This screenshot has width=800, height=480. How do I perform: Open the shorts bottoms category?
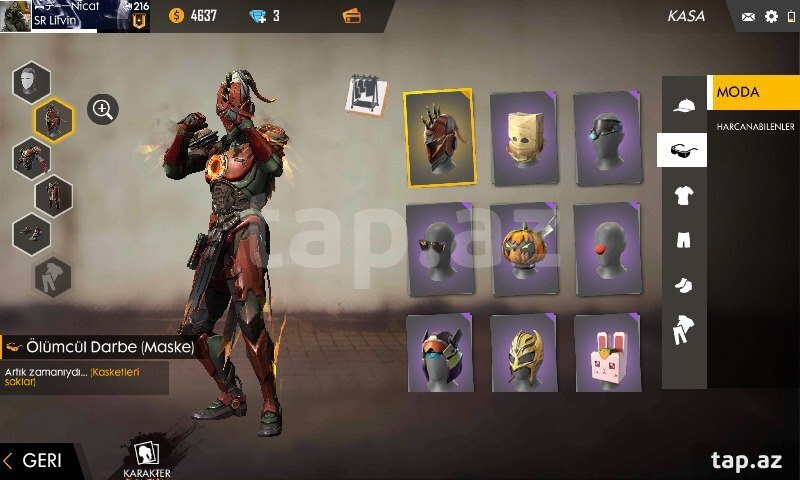[x=683, y=240]
